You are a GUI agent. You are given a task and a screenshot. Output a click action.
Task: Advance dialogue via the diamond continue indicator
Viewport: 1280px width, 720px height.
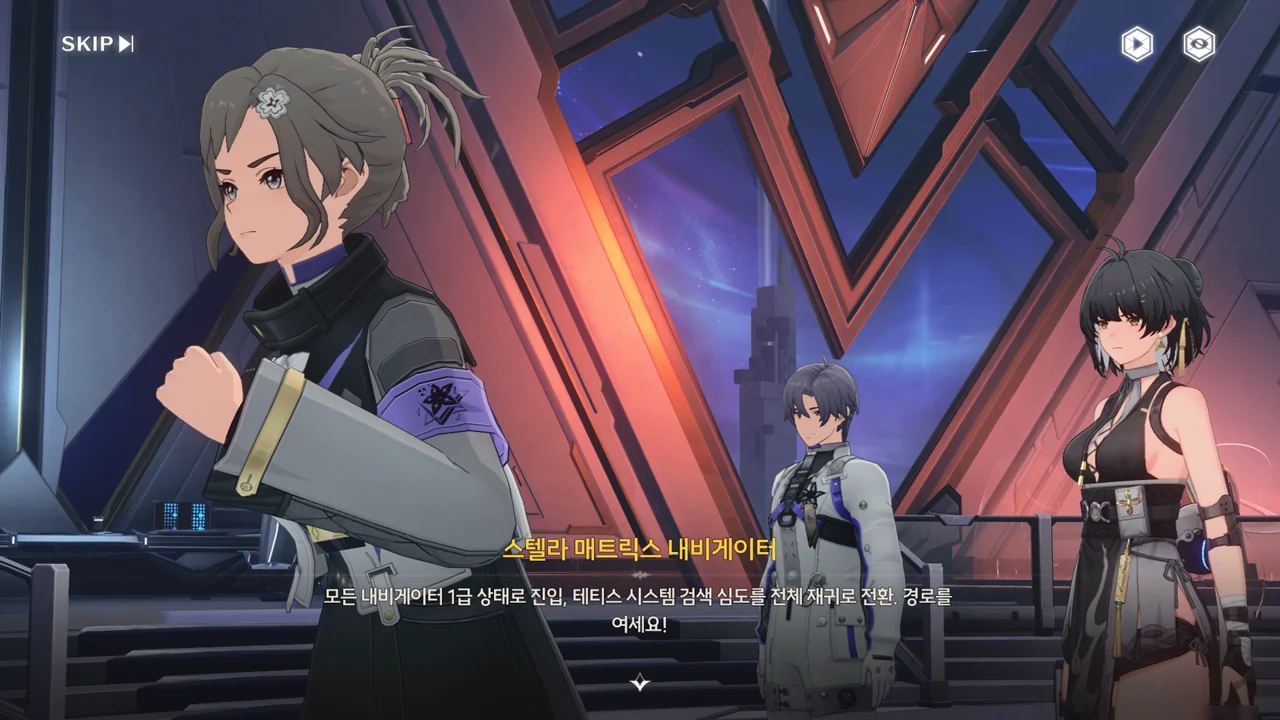pyautogui.click(x=640, y=683)
